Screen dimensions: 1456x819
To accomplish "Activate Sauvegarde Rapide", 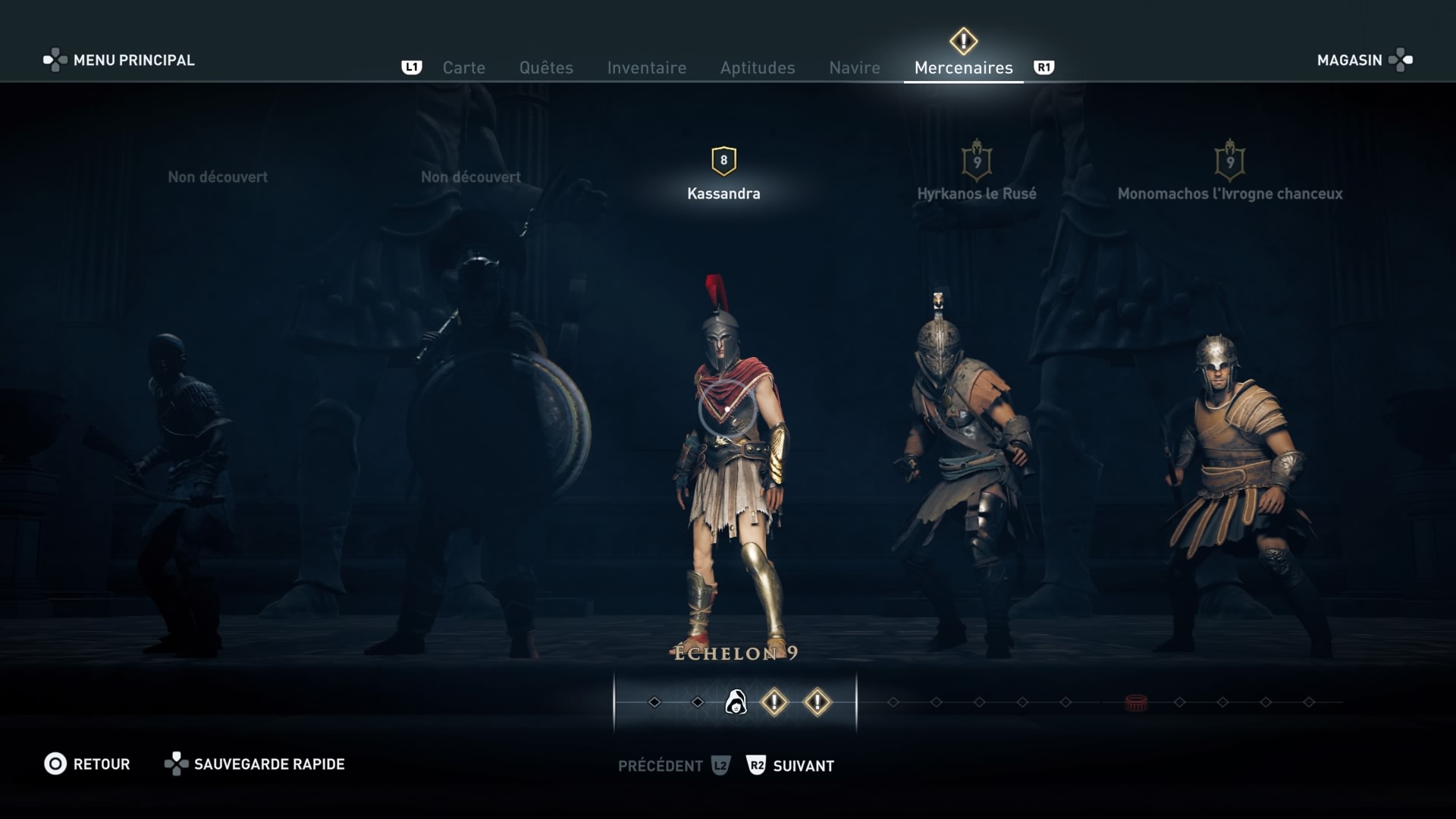I will tap(255, 764).
